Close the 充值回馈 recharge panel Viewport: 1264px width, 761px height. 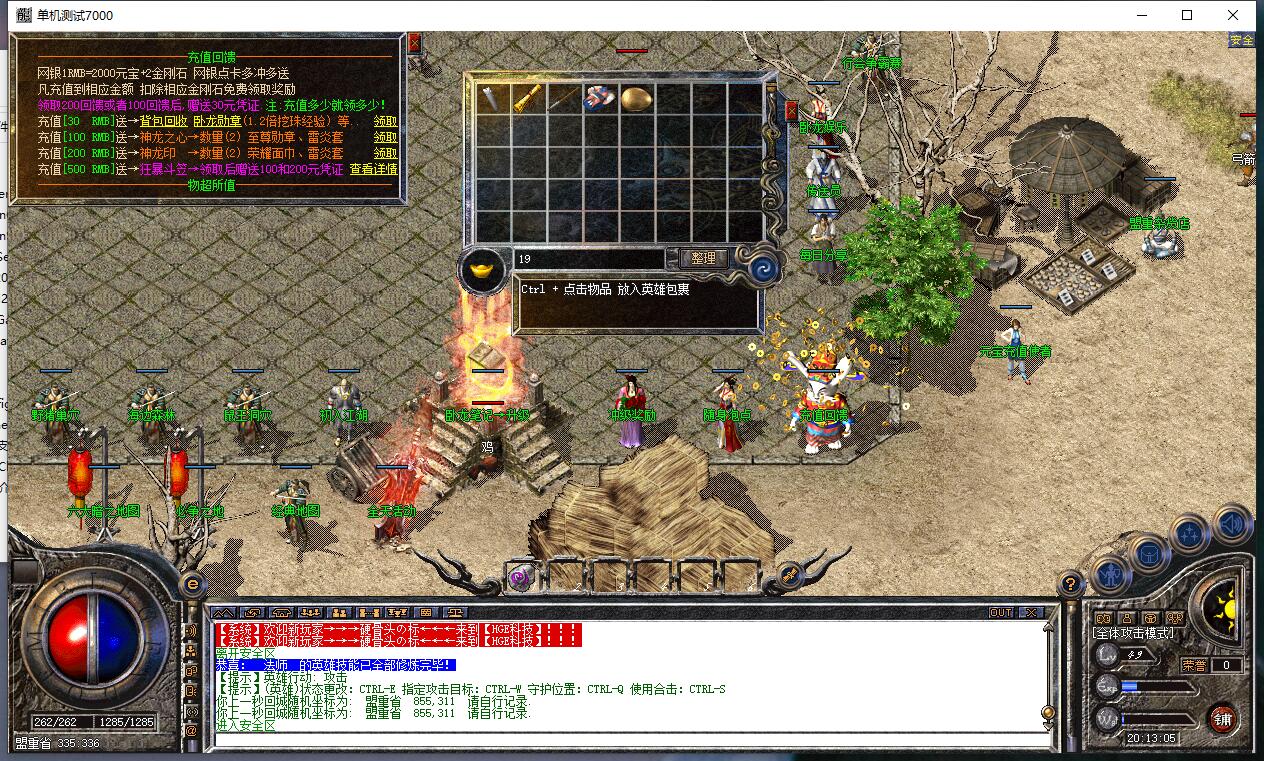pos(414,43)
